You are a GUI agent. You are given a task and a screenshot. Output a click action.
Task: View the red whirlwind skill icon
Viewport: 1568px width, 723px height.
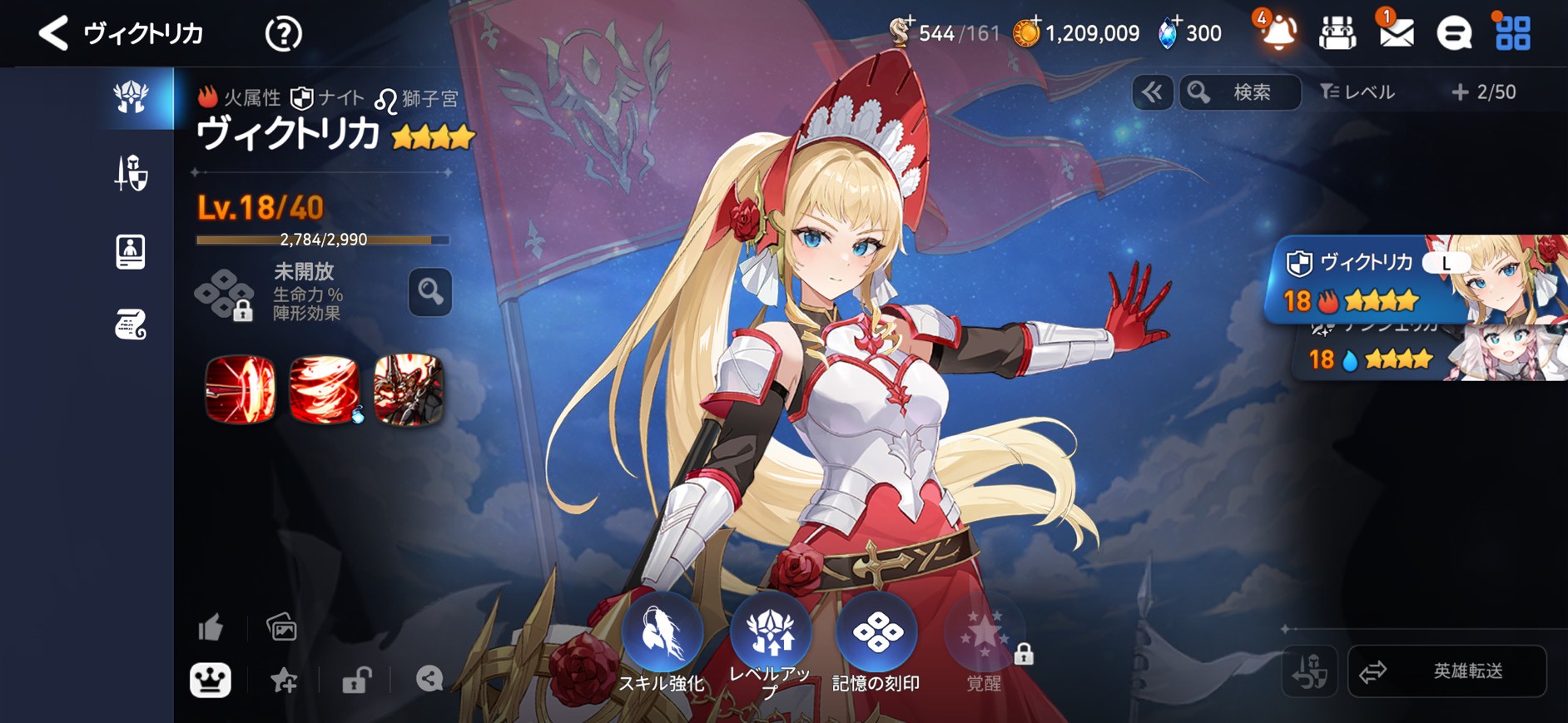pyautogui.click(x=325, y=389)
